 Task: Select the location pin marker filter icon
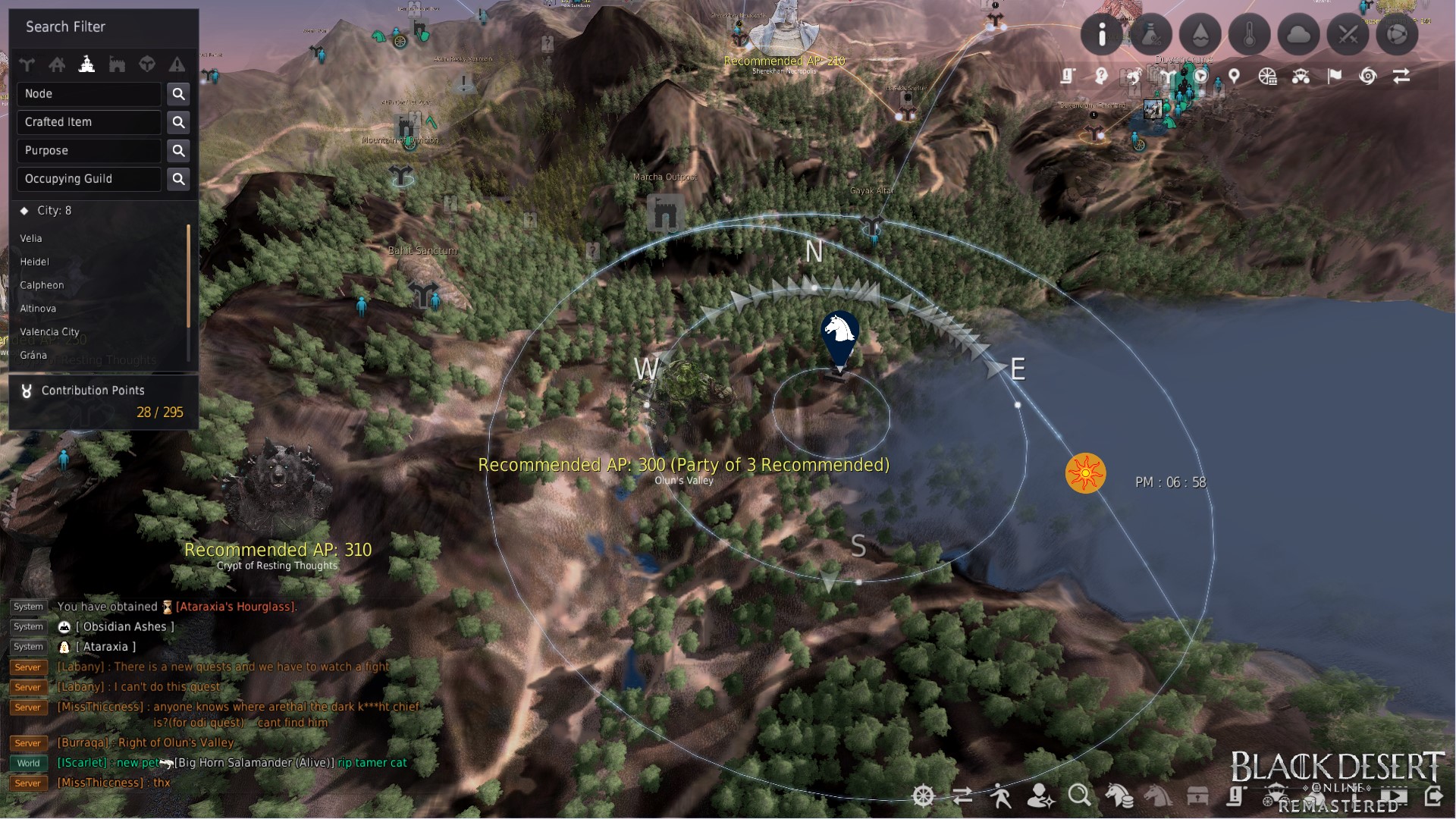pos(1234,77)
